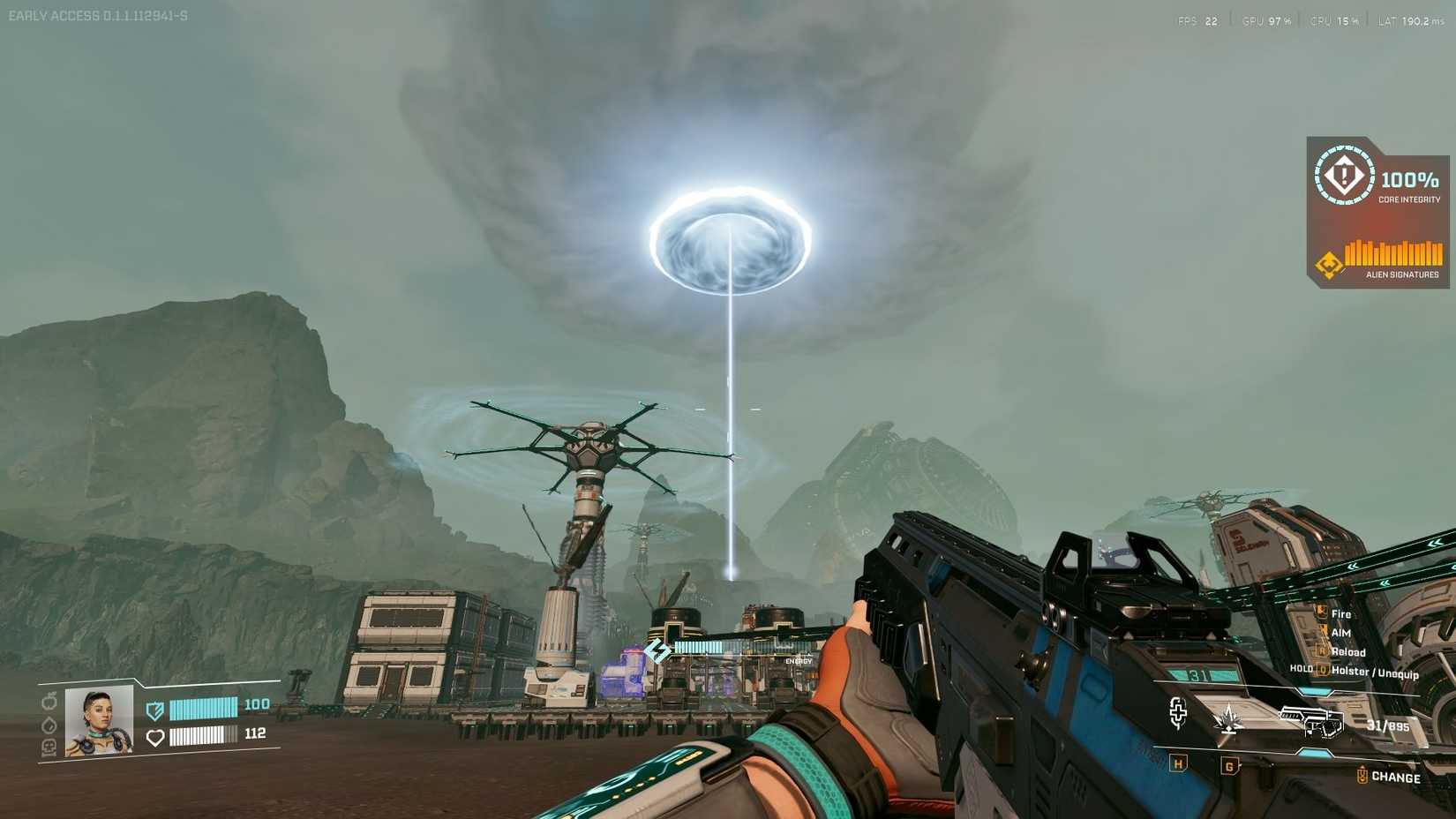Select the apple hunger icon
1456x819 pixels.
coord(49,703)
